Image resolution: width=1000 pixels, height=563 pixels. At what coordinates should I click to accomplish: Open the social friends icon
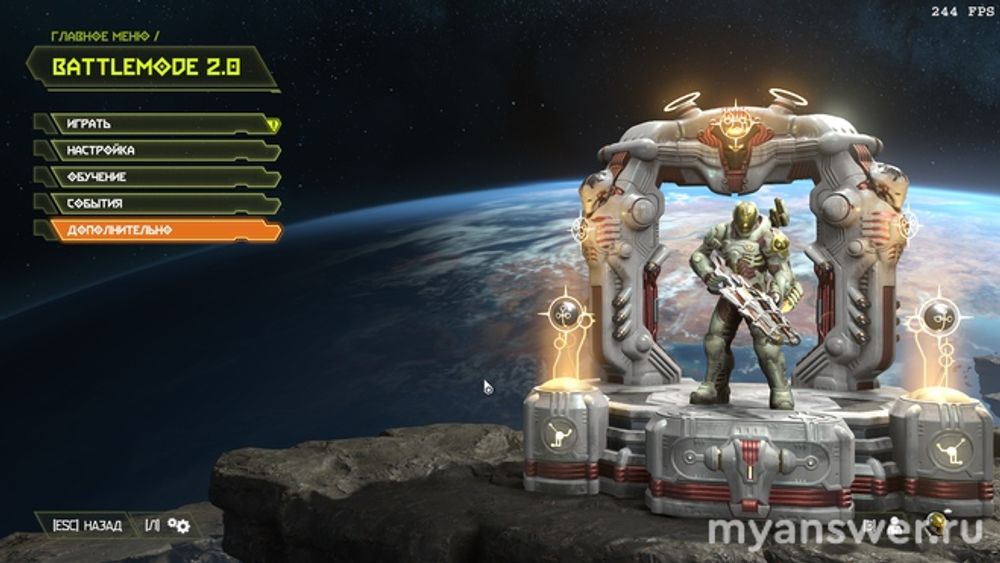(x=896, y=523)
